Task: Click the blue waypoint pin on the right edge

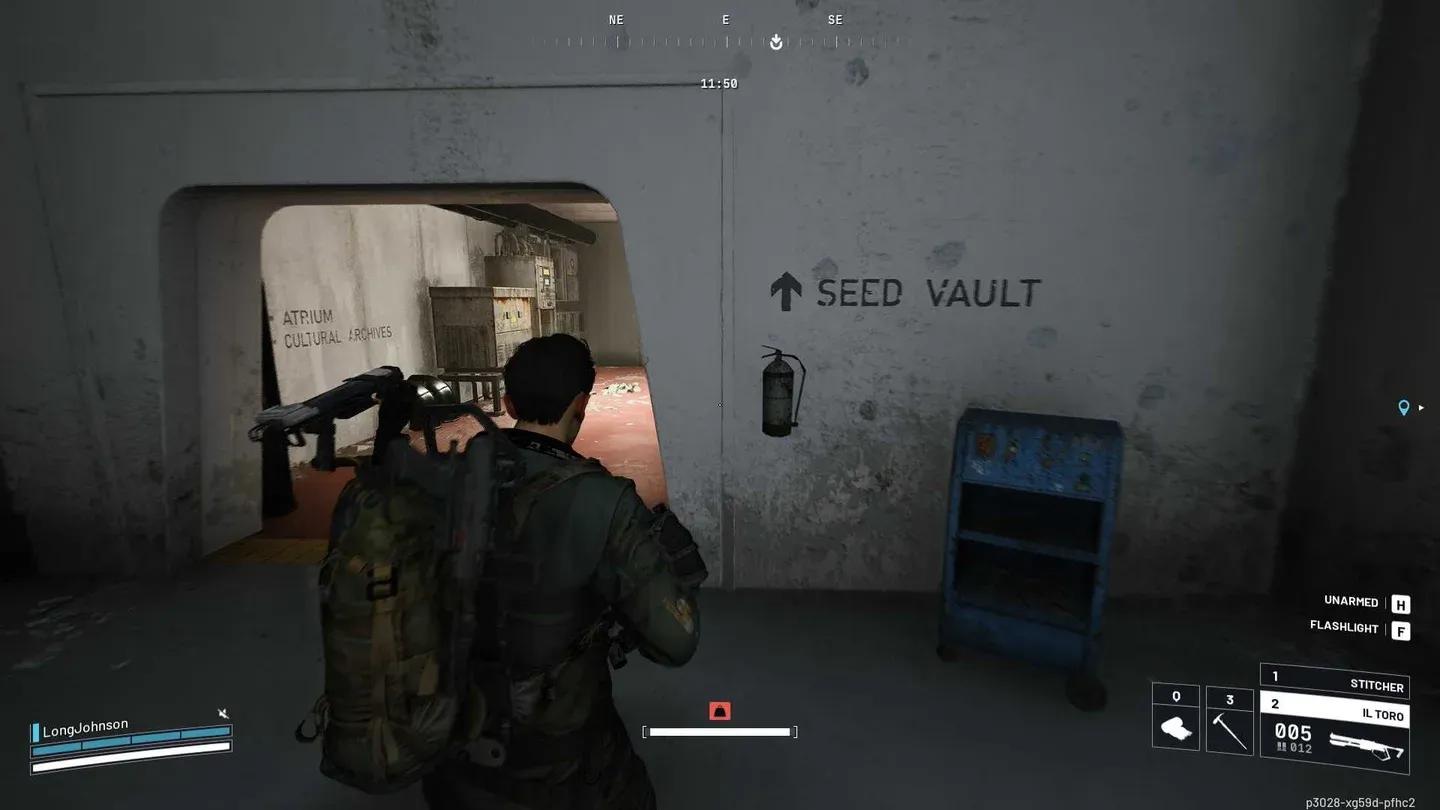Action: click(x=1404, y=408)
